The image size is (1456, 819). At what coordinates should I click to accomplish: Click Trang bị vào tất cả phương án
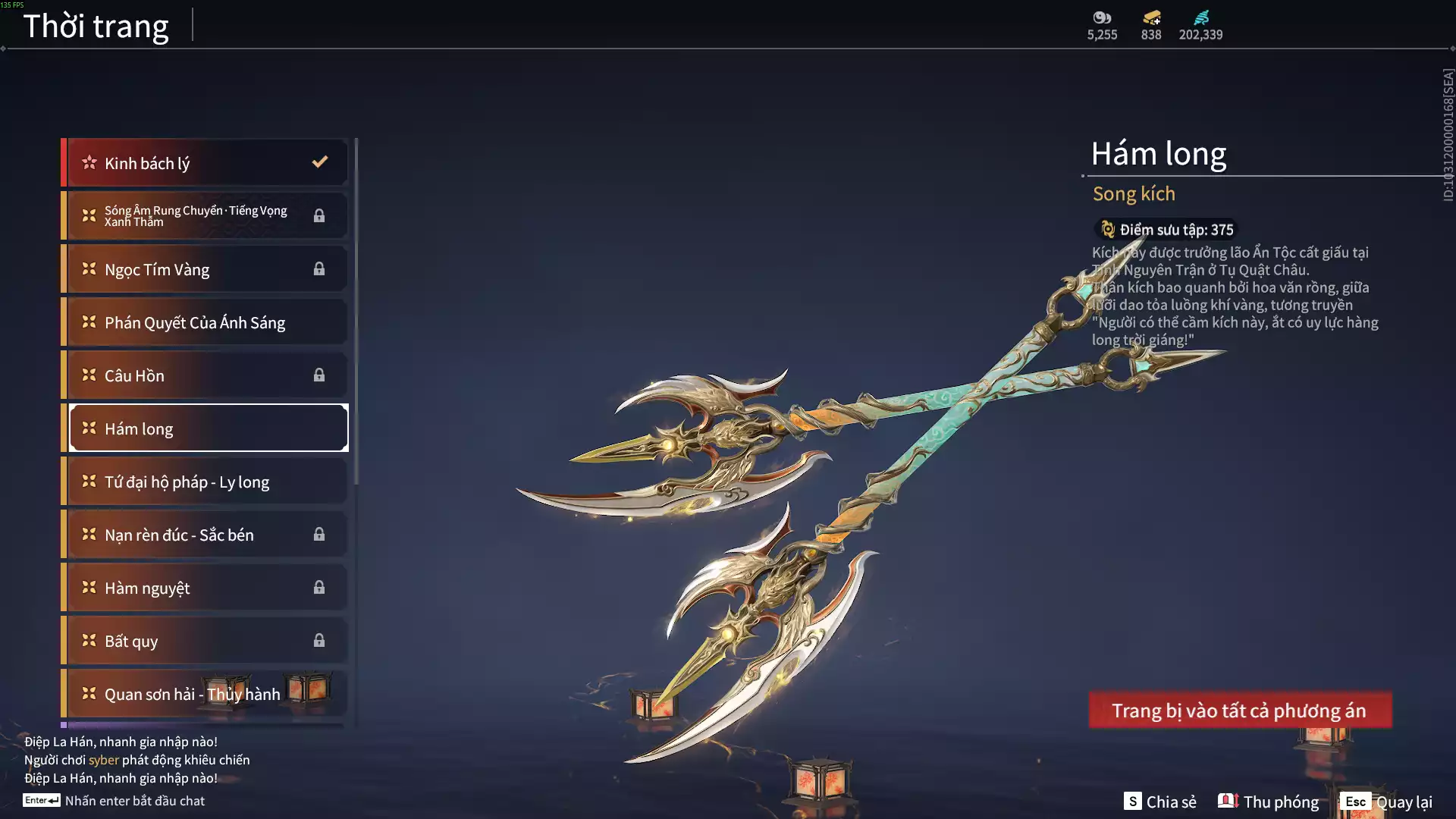pos(1240,711)
